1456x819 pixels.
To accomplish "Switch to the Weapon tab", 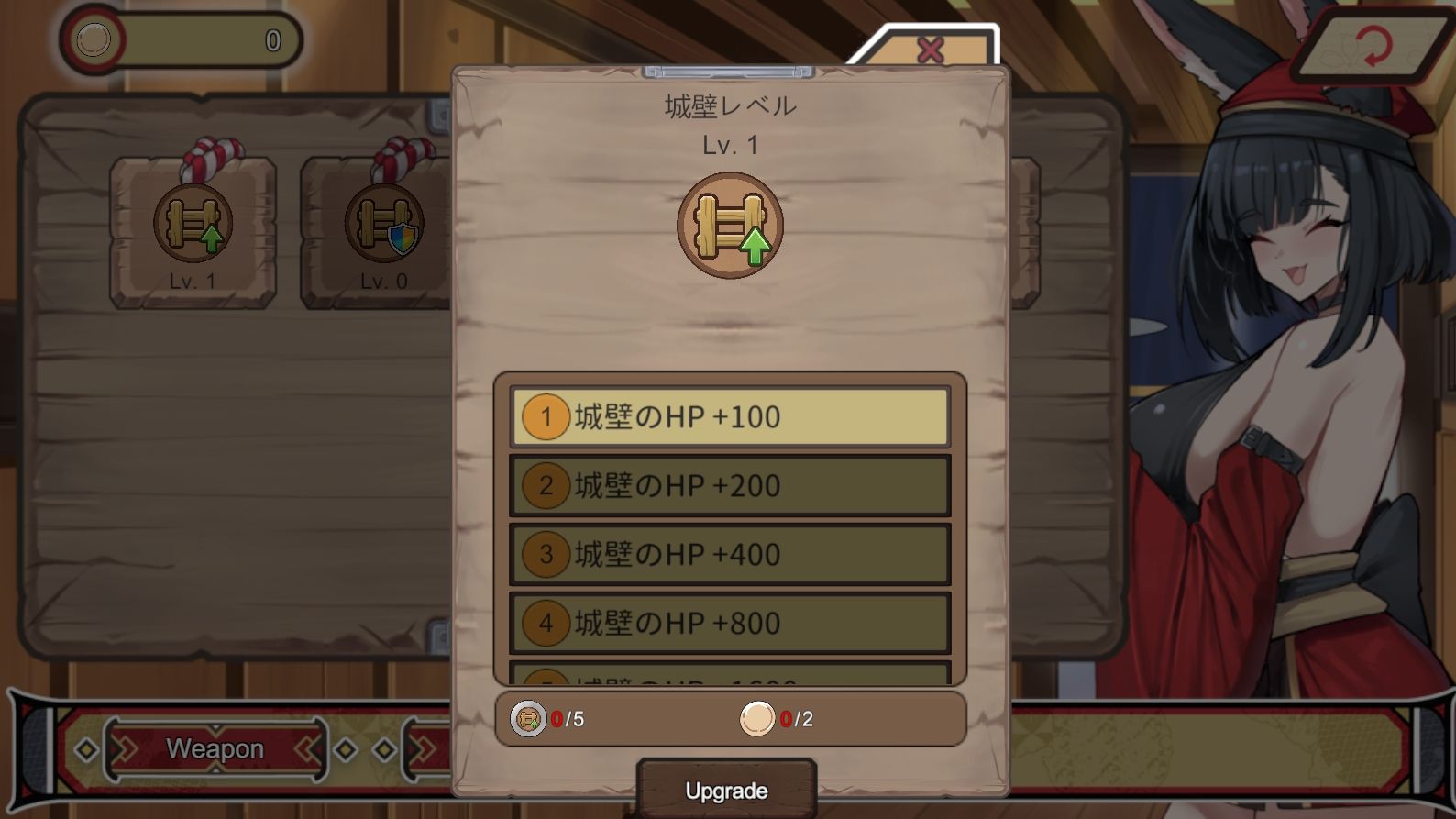I will (215, 749).
